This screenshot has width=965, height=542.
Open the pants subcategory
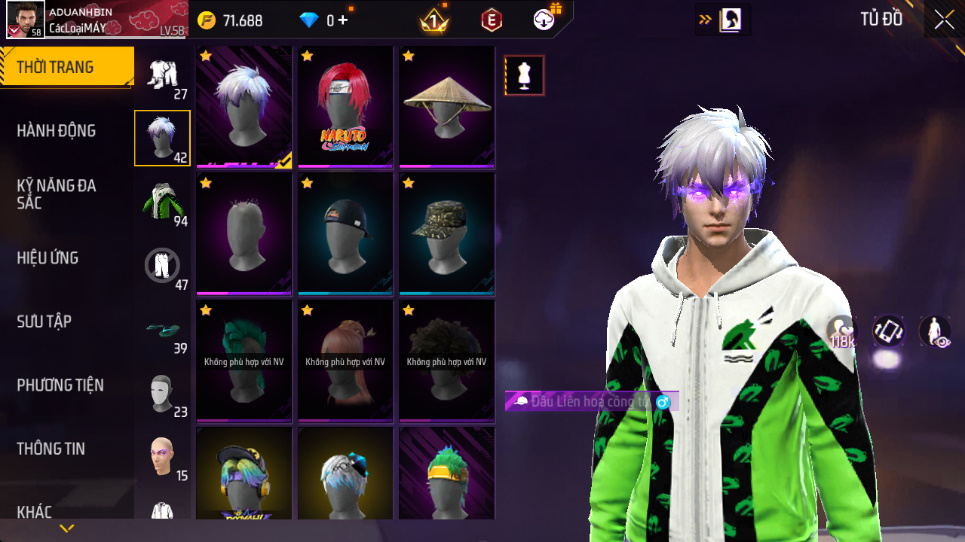[162, 265]
